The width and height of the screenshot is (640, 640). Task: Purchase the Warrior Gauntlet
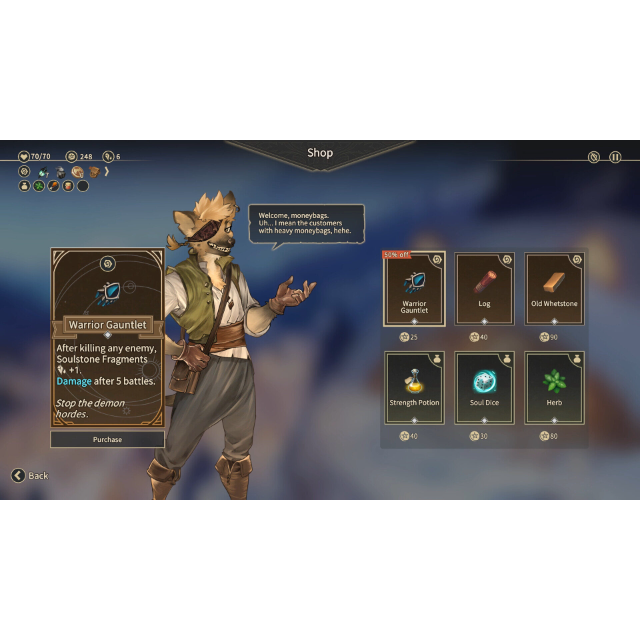pos(107,439)
